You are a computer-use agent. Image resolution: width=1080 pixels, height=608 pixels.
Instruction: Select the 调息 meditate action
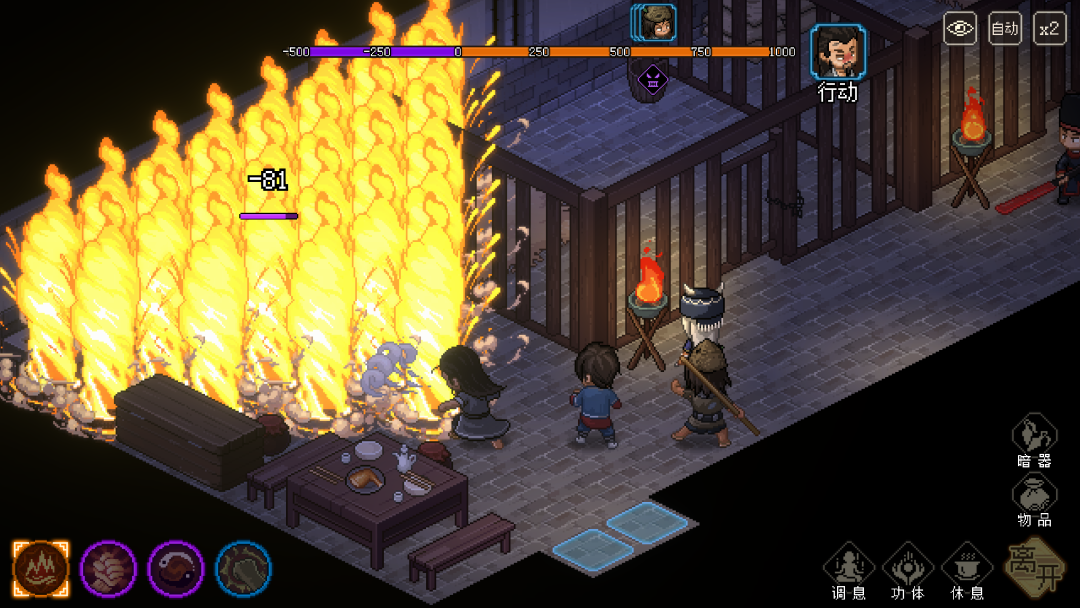(849, 567)
